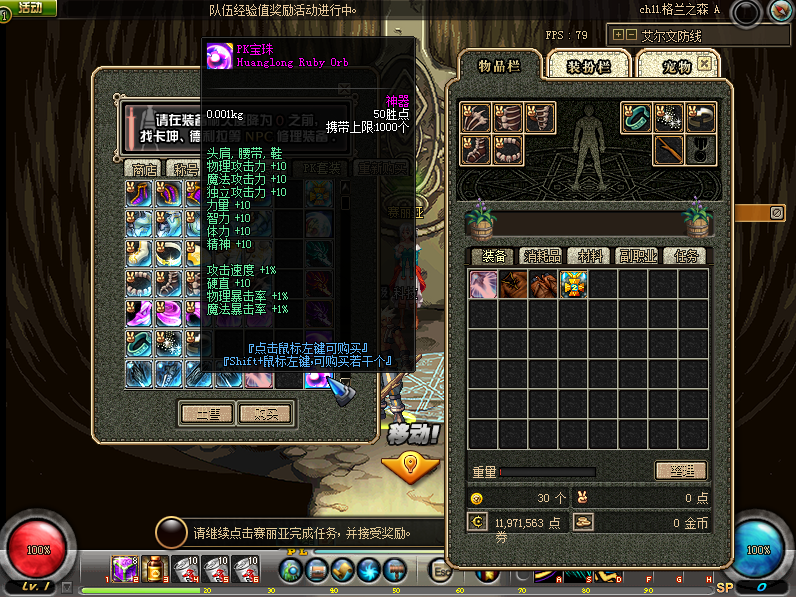
Task: Use the purple box in quickslot one
Action: tap(124, 569)
